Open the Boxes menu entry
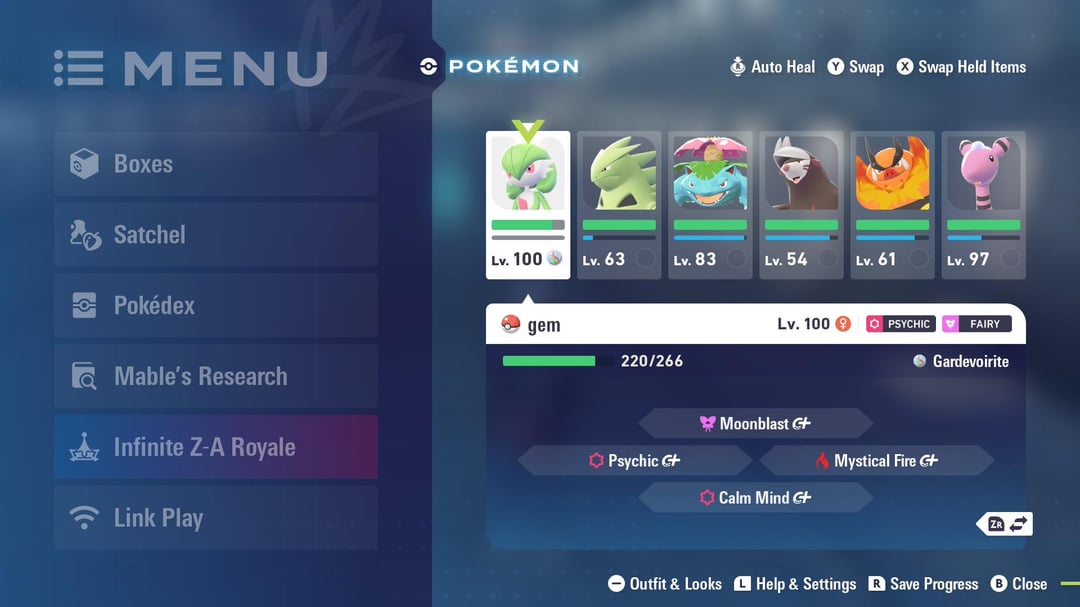Image resolution: width=1080 pixels, height=607 pixels. click(x=215, y=164)
